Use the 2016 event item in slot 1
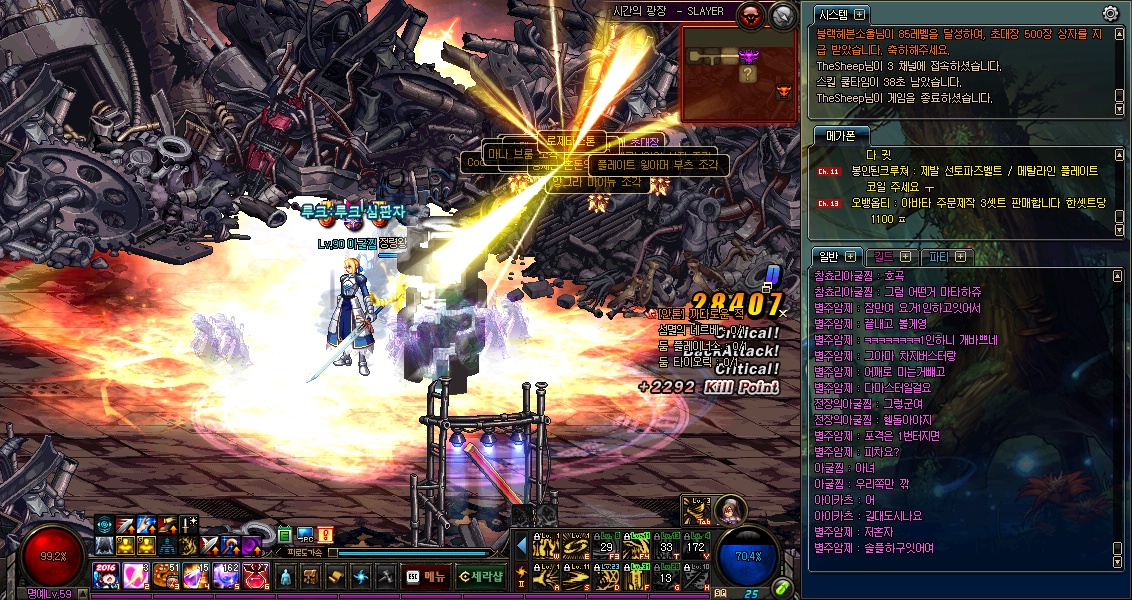The image size is (1132, 600). pos(105,575)
